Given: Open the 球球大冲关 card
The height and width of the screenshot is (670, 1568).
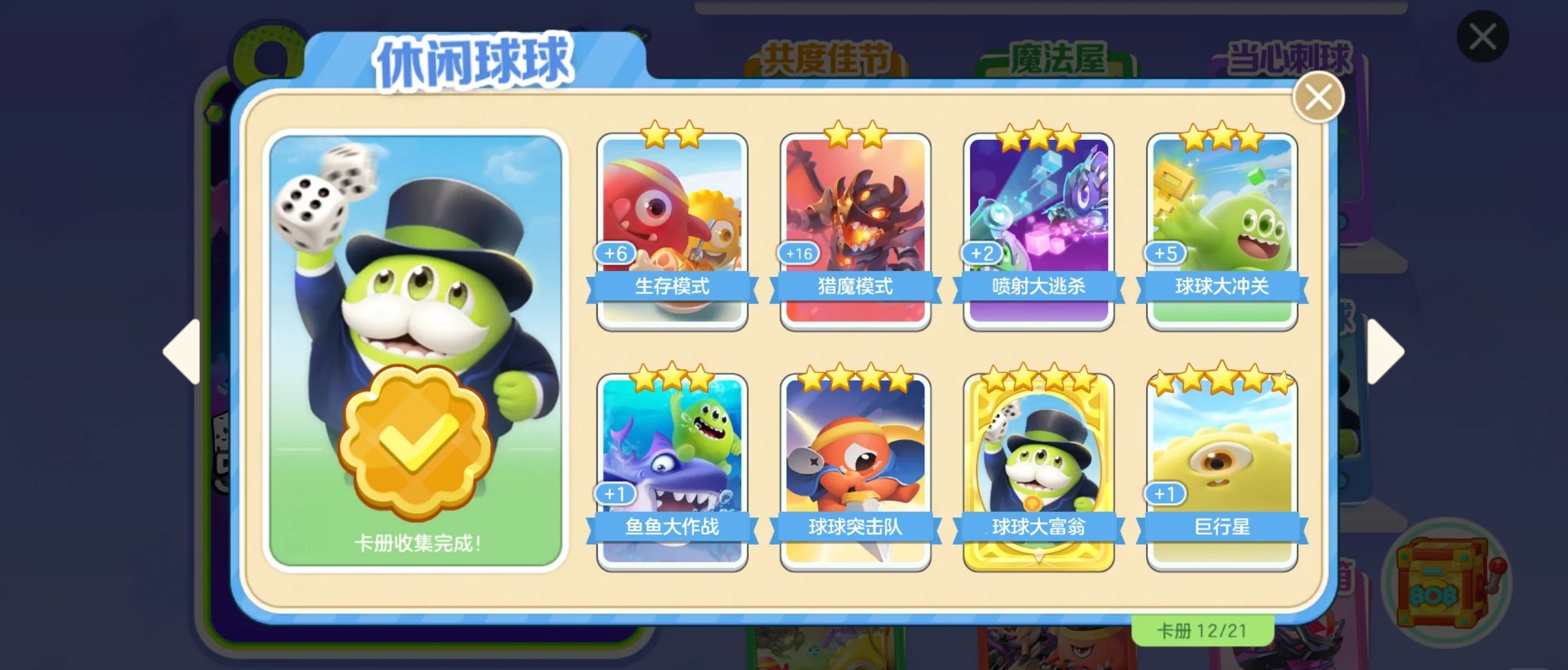Looking at the screenshot, I should (1222, 232).
